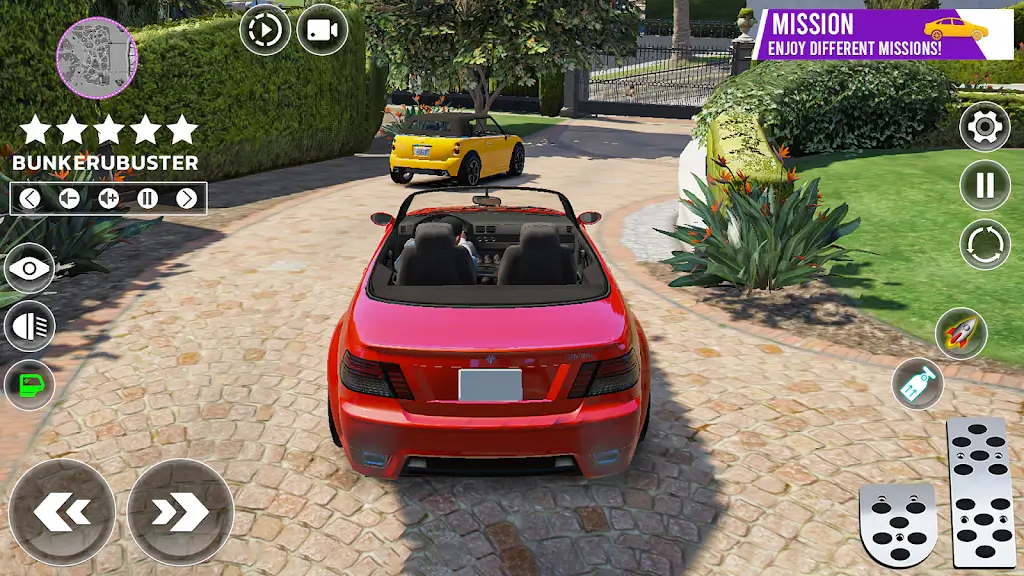Lower the radio volume

(x=69, y=198)
